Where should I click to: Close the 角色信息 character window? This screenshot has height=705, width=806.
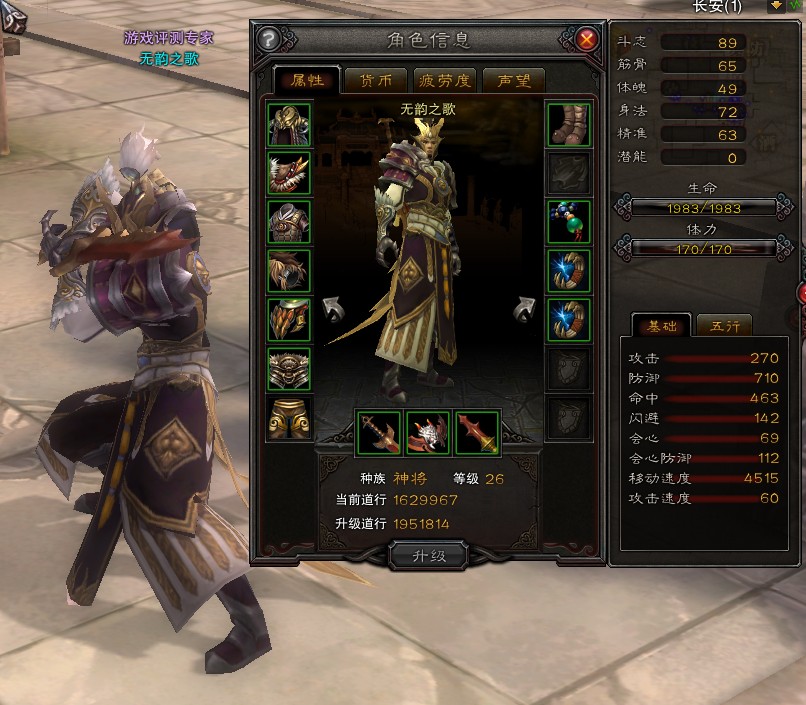(587, 40)
